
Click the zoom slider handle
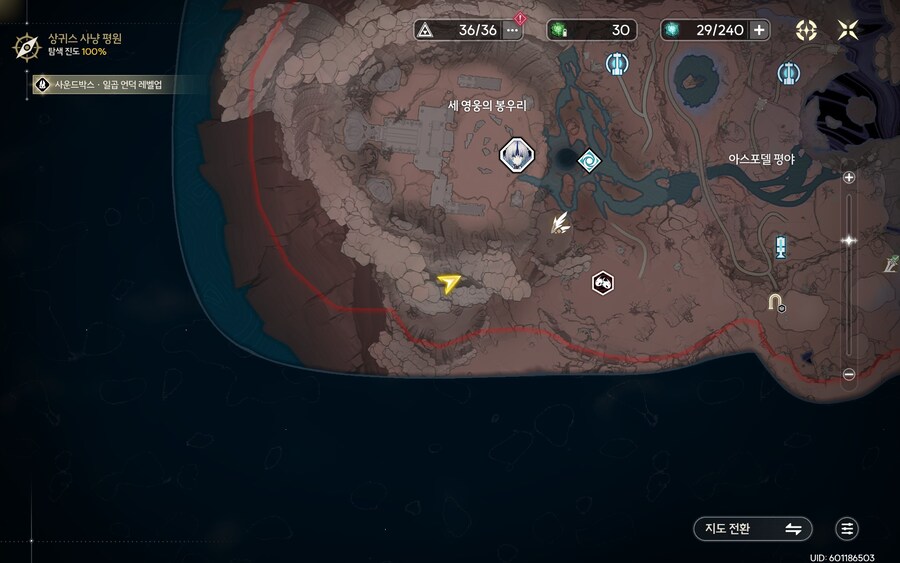tap(849, 241)
